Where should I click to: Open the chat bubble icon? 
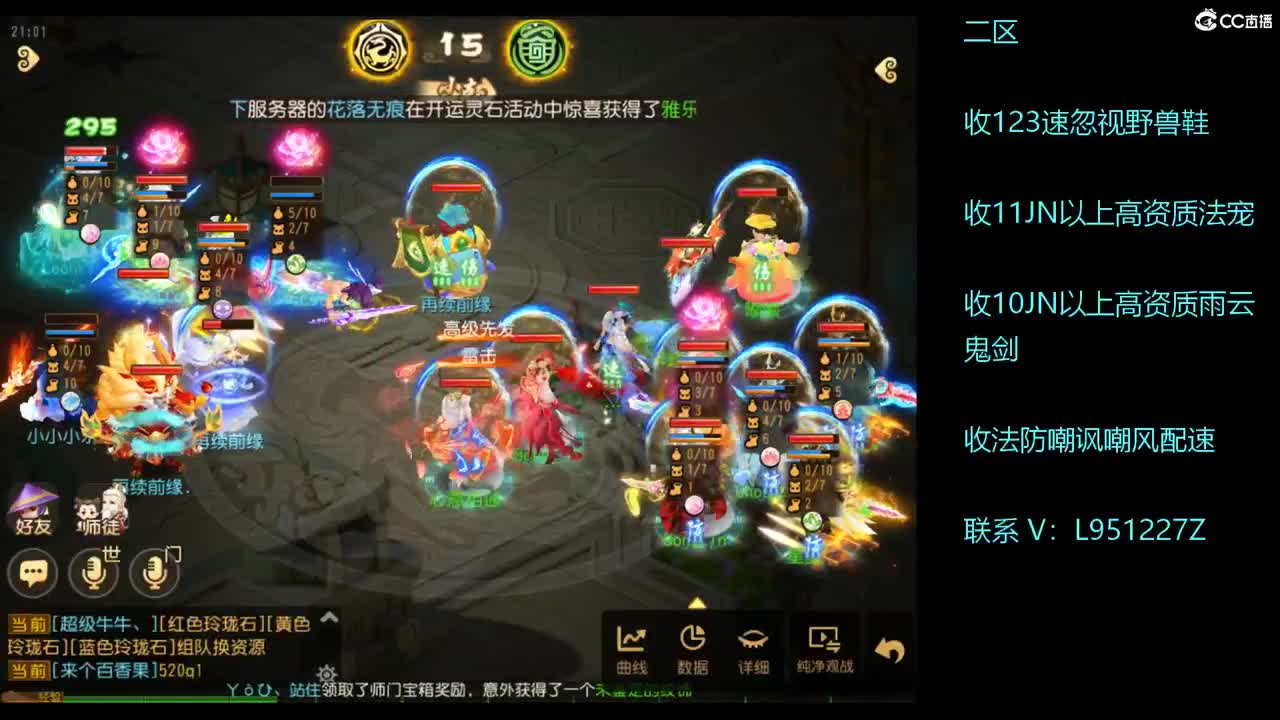[33, 573]
